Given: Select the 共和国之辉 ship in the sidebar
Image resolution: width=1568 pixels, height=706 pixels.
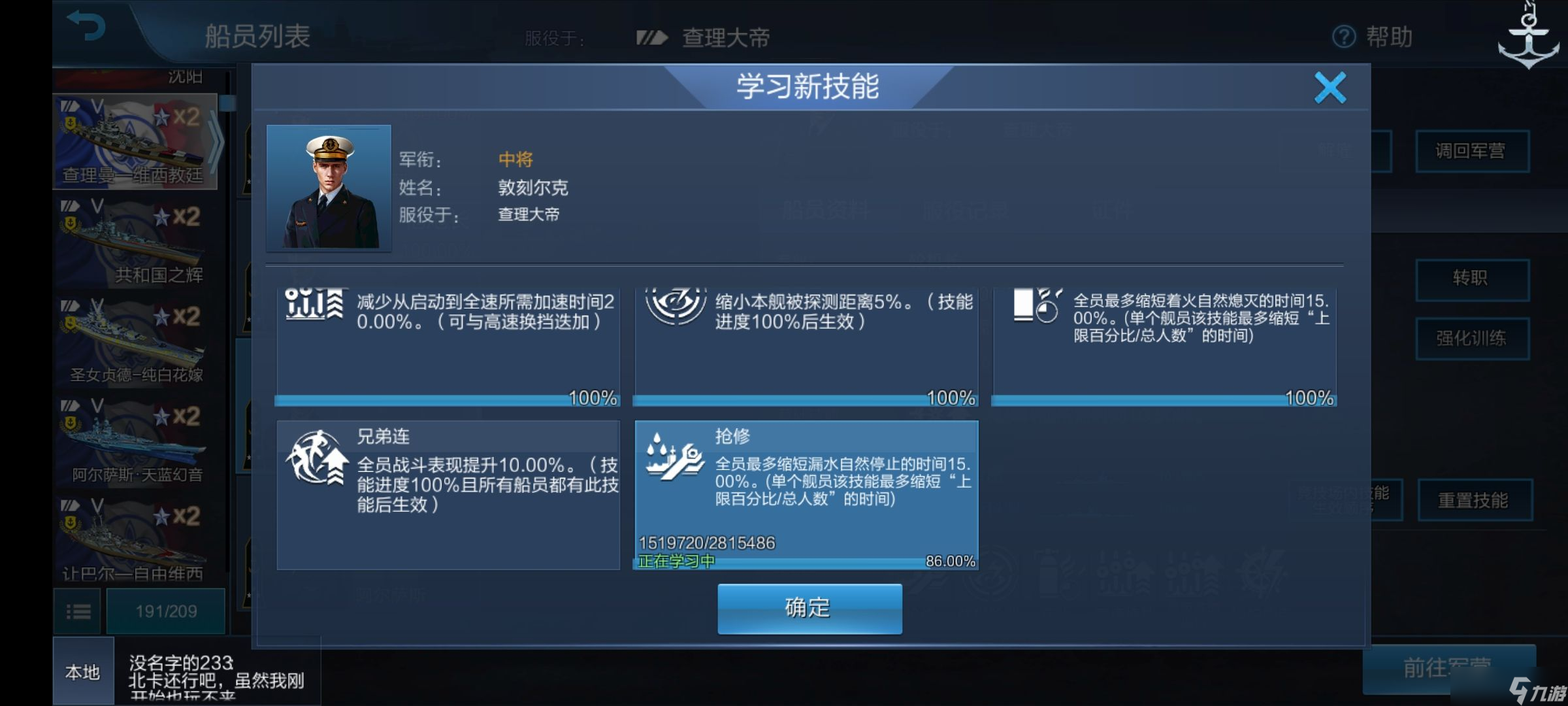Looking at the screenshot, I should (x=131, y=242).
